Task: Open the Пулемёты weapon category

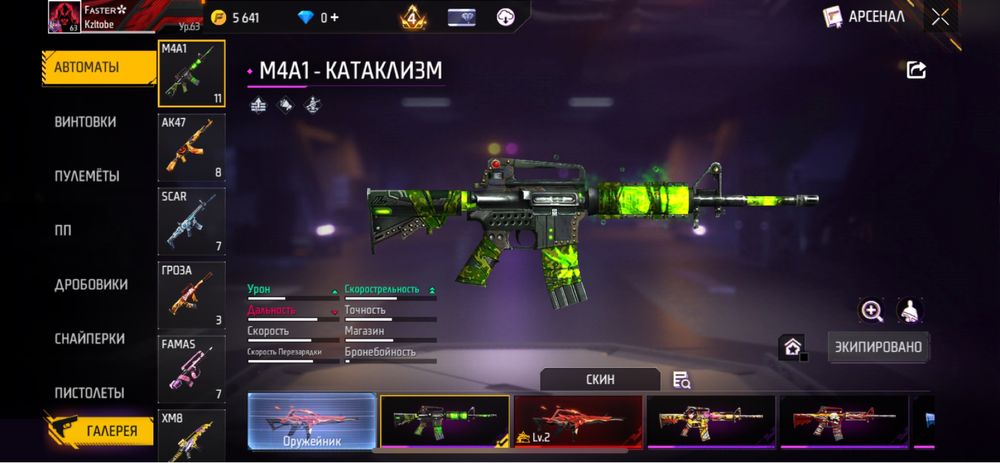Action: click(87, 176)
